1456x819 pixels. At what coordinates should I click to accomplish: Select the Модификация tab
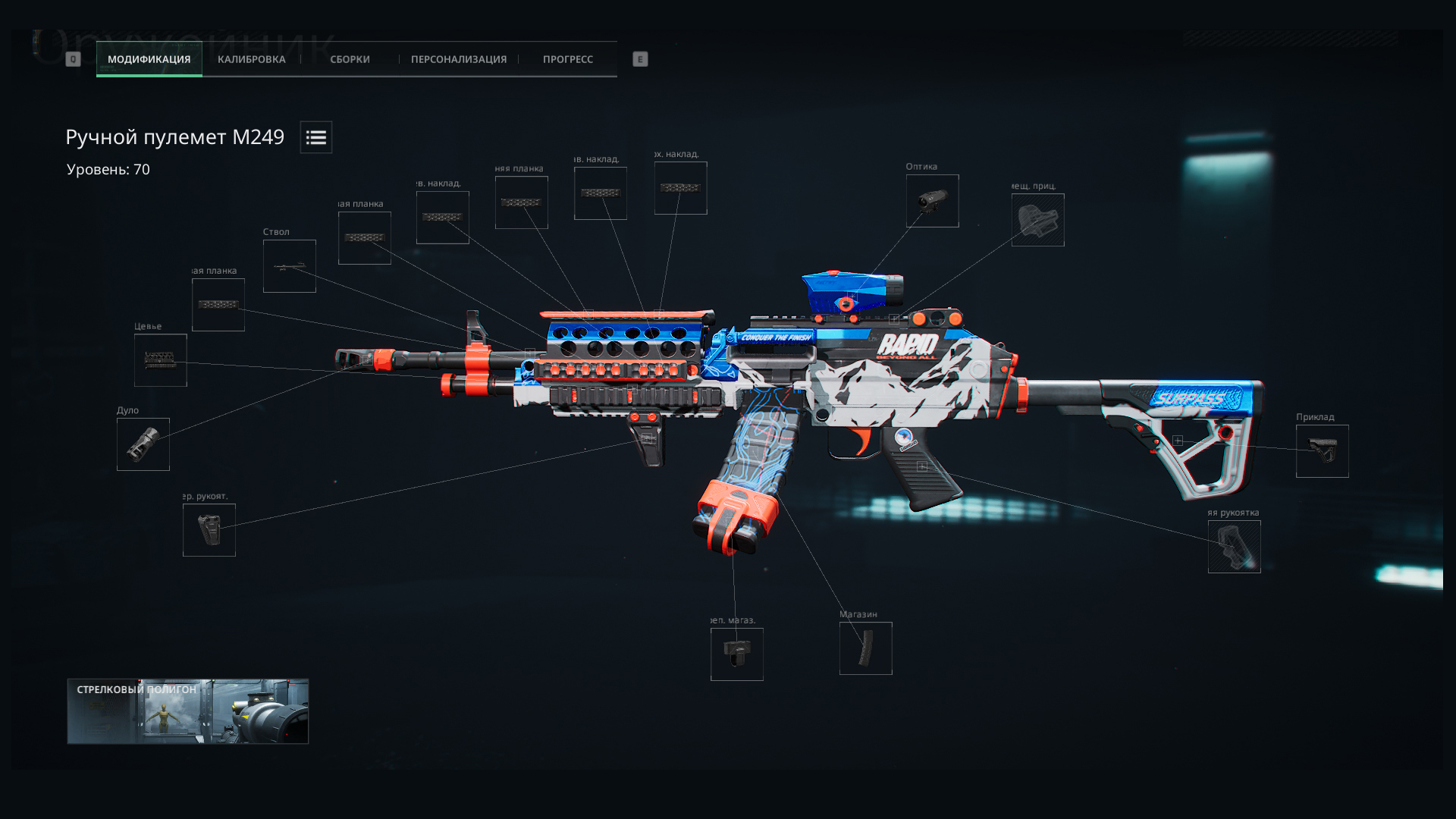point(149,59)
